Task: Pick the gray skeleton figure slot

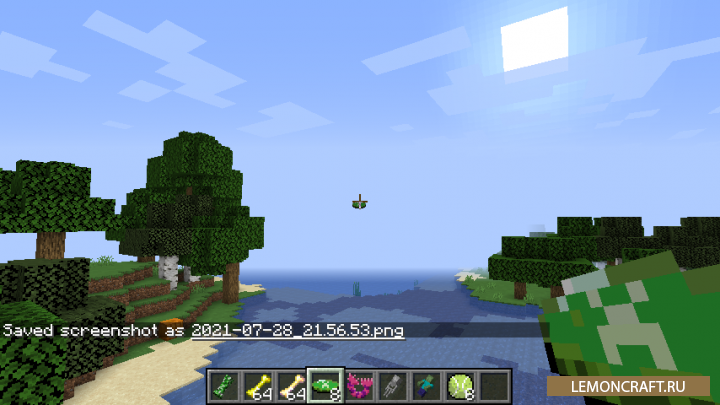Action: 394,384
